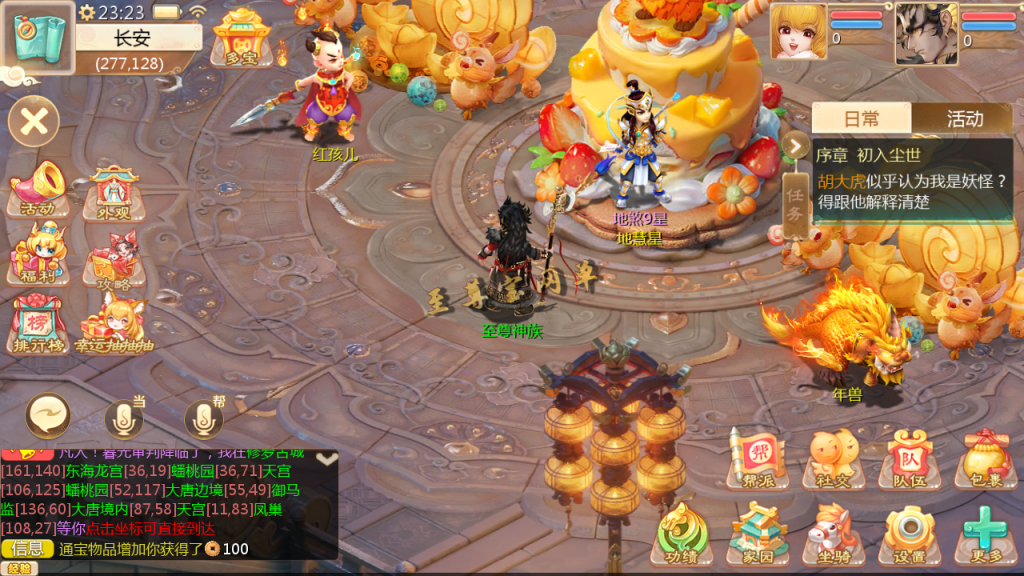
Task: Open the 排行榜 ranking board
Action: pyautogui.click(x=38, y=323)
